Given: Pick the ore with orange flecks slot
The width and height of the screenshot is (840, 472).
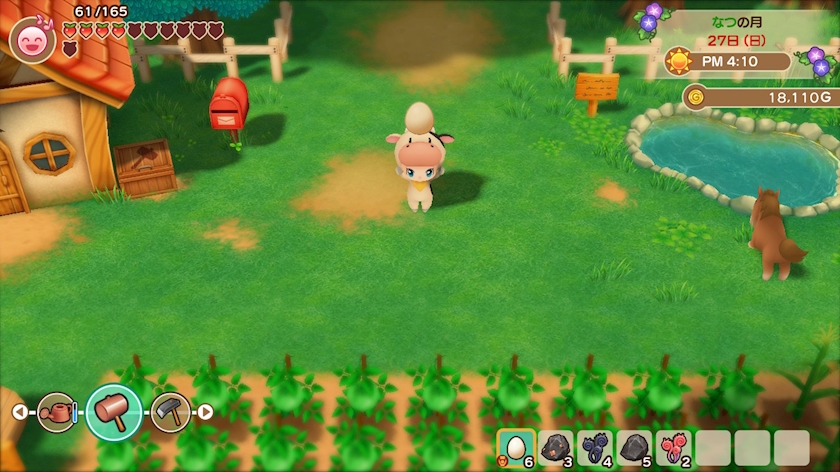Looking at the screenshot, I should pos(555,448).
